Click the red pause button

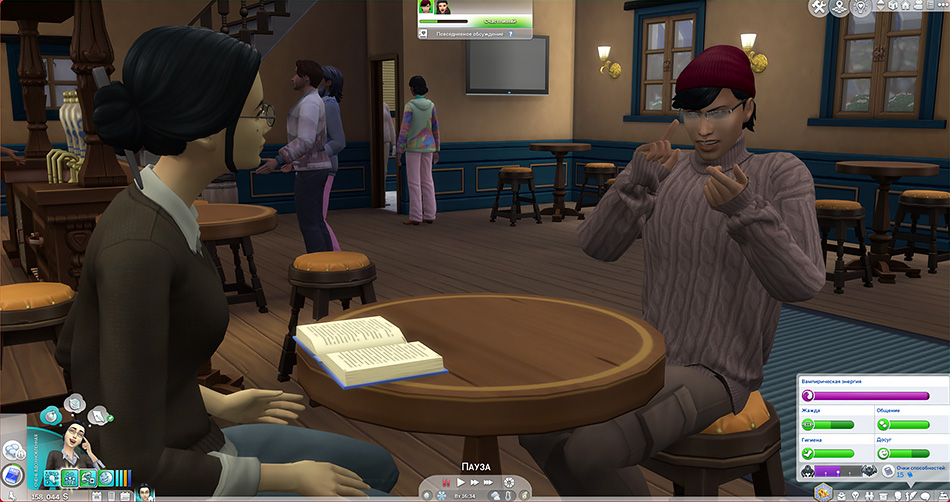click(x=446, y=483)
